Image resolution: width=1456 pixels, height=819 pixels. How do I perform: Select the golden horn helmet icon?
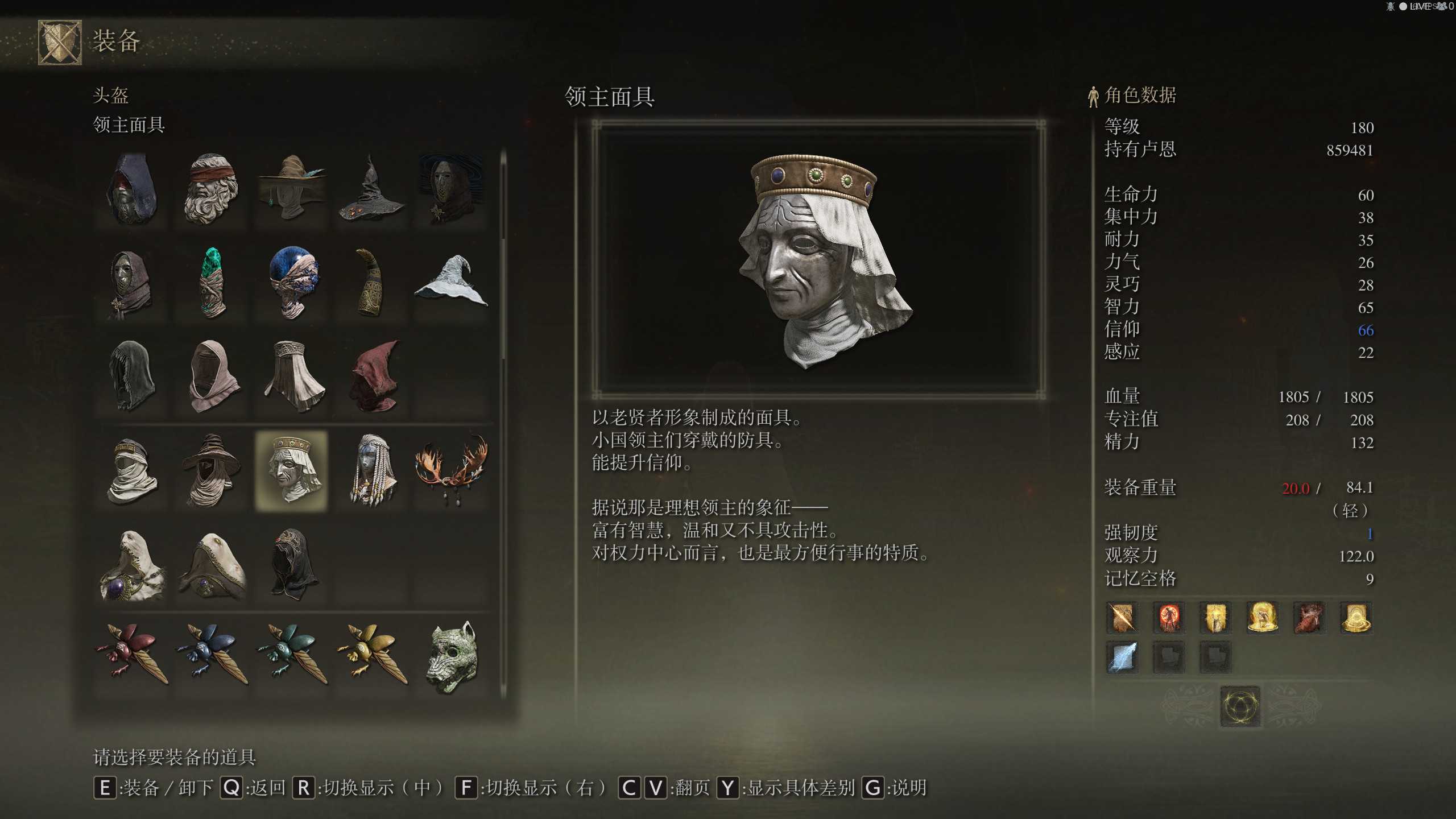tap(371, 282)
